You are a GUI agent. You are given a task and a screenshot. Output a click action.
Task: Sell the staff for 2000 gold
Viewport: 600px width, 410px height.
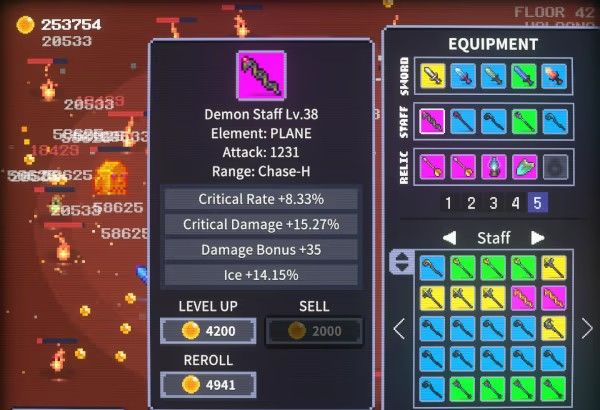pyautogui.click(x=314, y=331)
